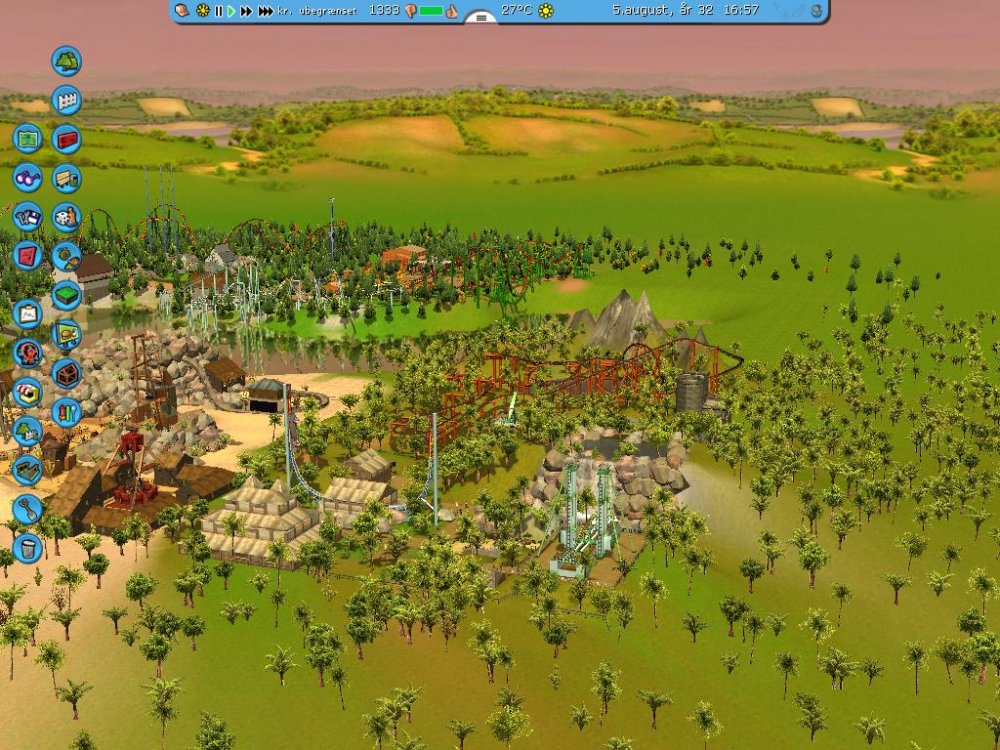
Task: Select the green terrain block tool
Action: pos(66,295)
